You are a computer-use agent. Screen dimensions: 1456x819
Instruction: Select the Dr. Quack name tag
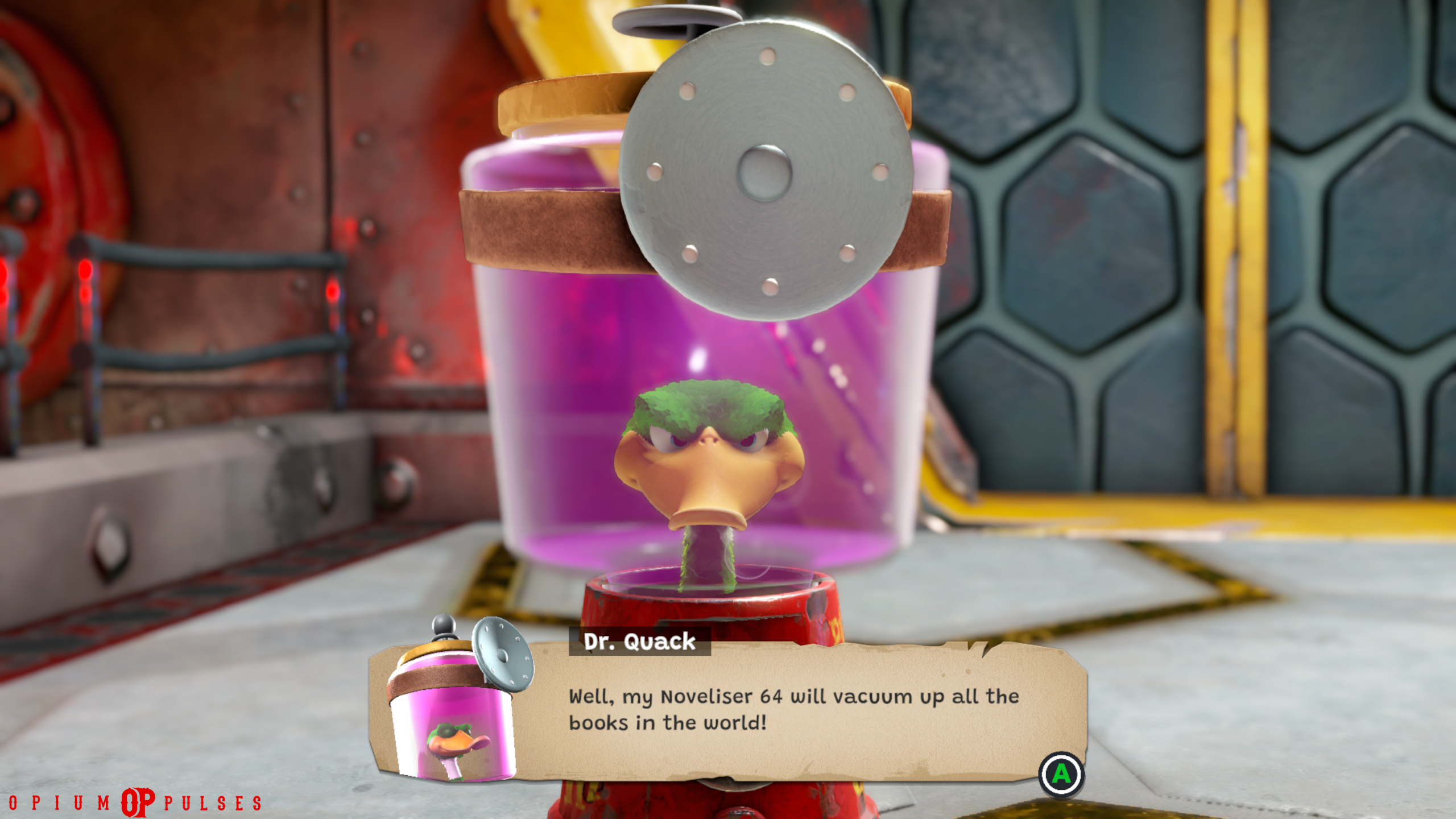point(639,642)
